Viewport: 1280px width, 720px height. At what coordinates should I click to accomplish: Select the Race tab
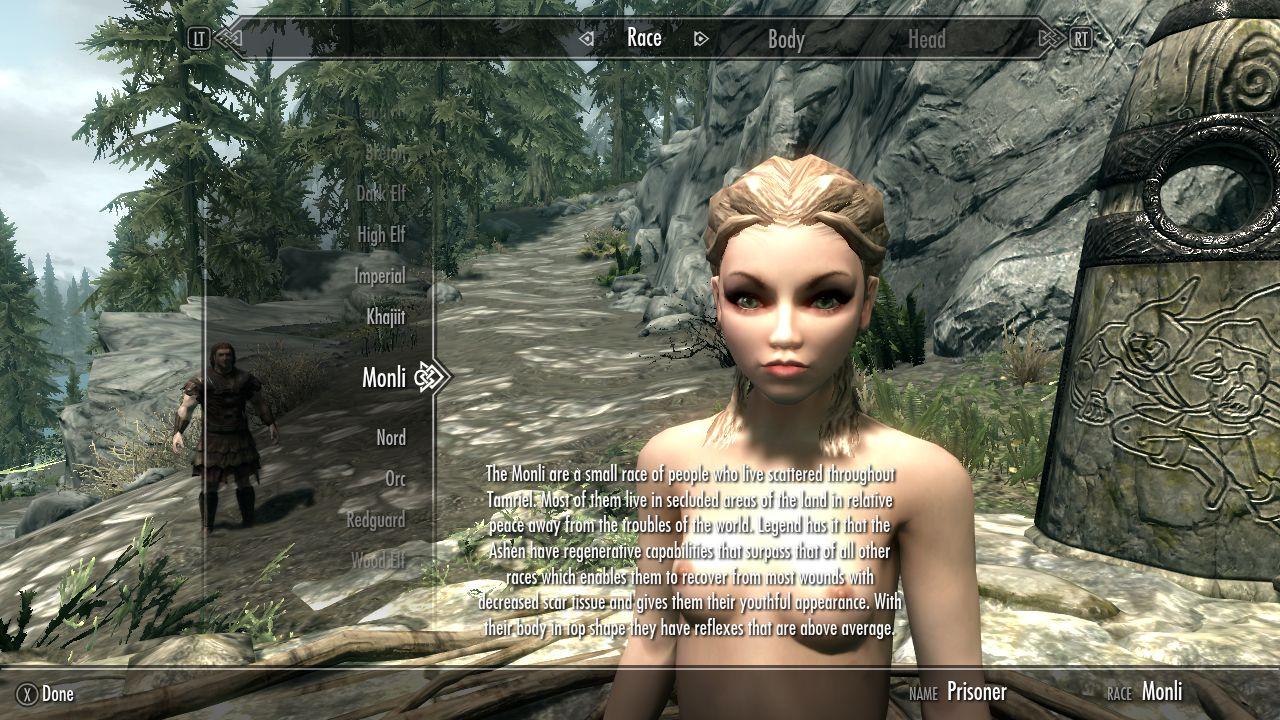point(644,38)
